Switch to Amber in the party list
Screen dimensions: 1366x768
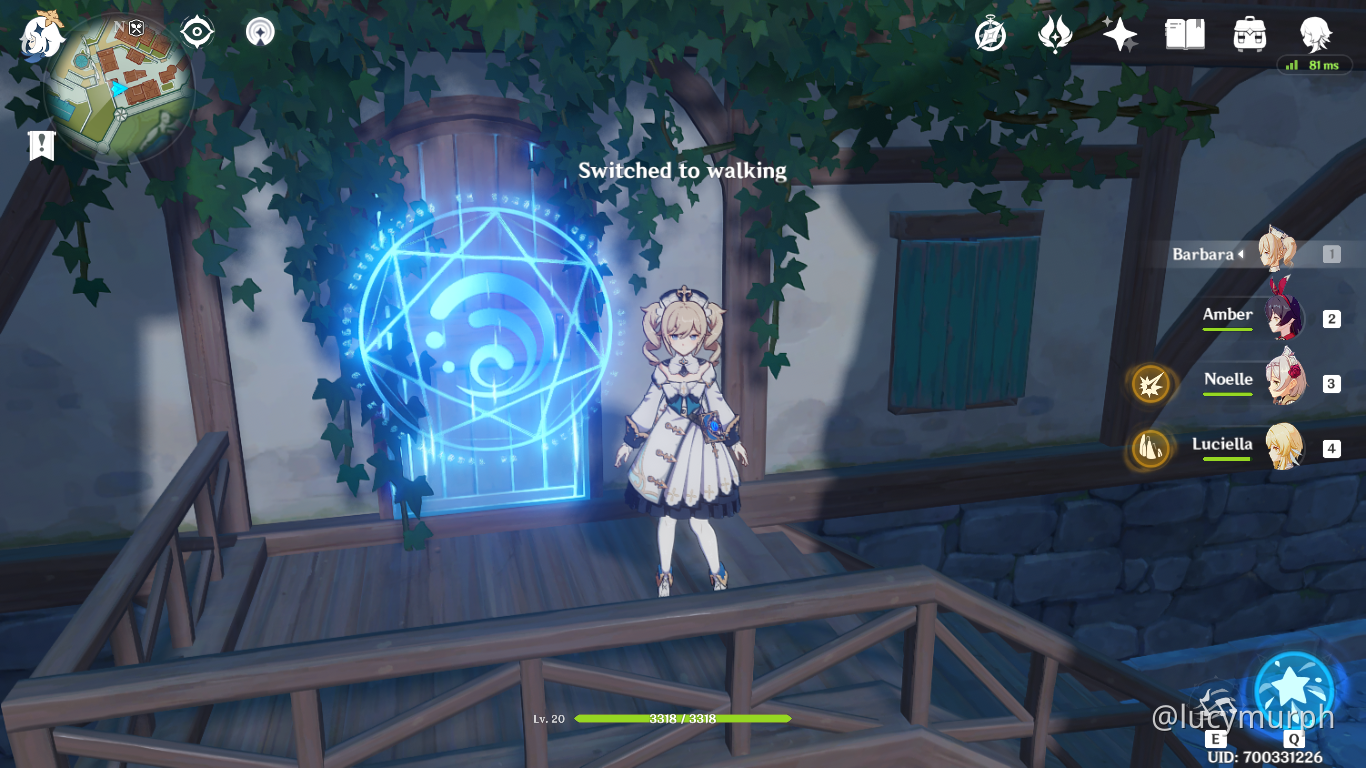[1287, 319]
